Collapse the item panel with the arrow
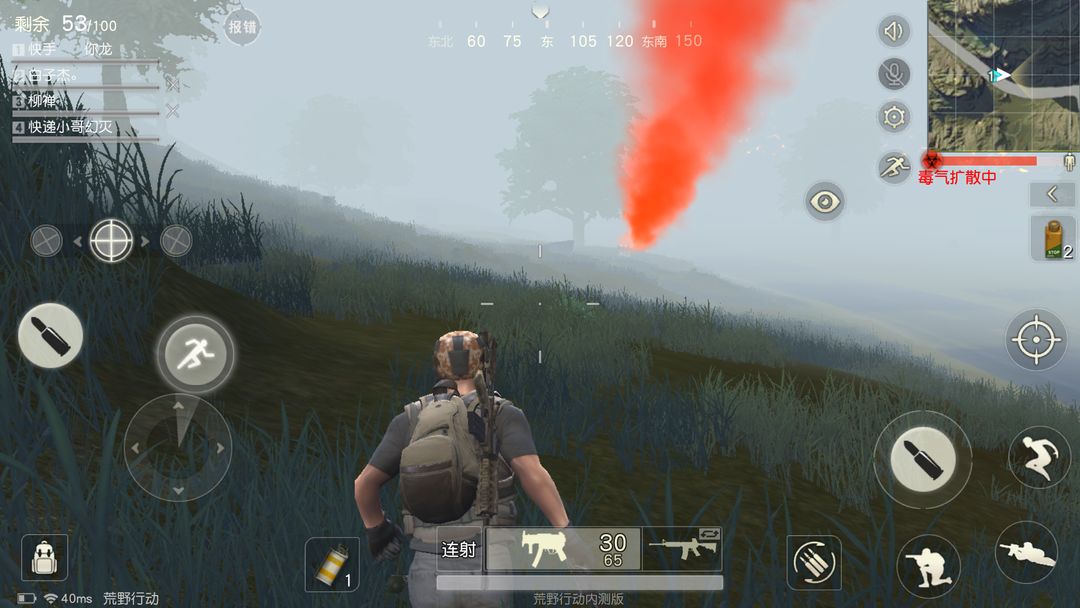The width and height of the screenshot is (1080, 608). click(x=1053, y=194)
